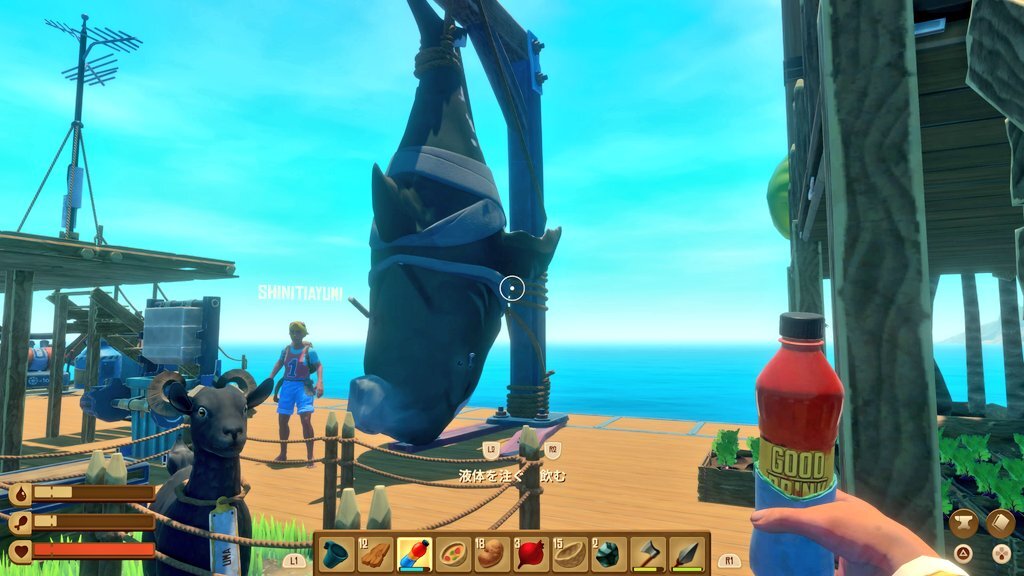Select the dark teal ore slot

[x=609, y=553]
